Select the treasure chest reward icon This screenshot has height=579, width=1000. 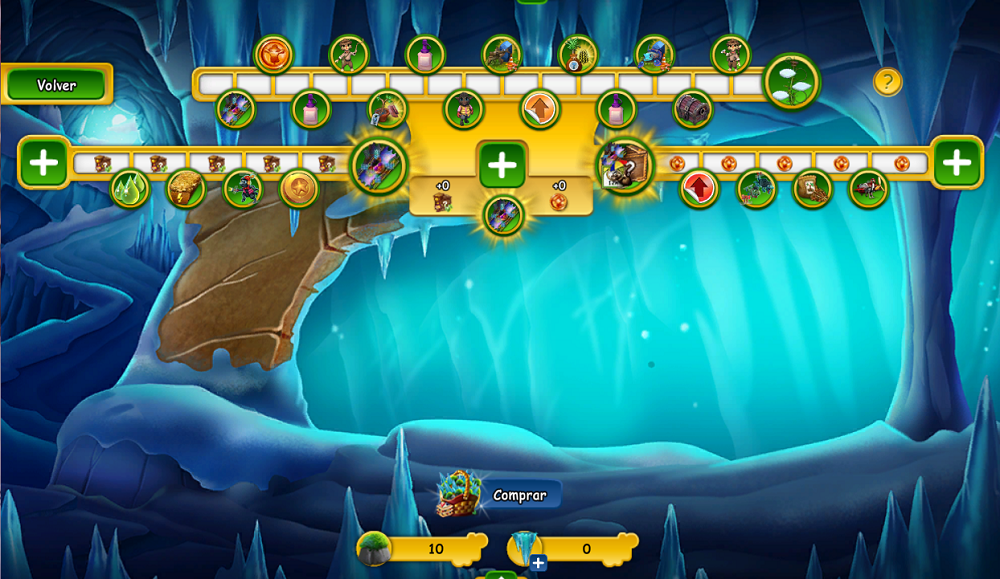pos(692,109)
